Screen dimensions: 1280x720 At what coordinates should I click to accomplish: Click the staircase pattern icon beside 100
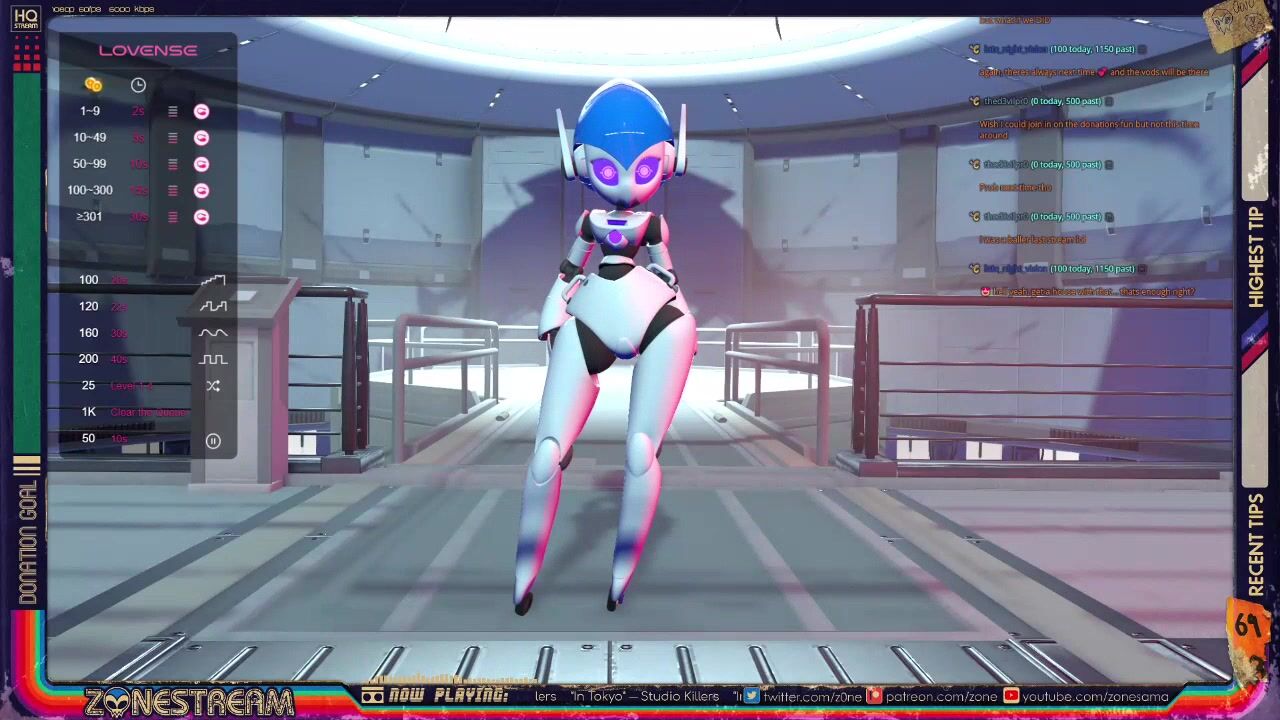[213, 281]
